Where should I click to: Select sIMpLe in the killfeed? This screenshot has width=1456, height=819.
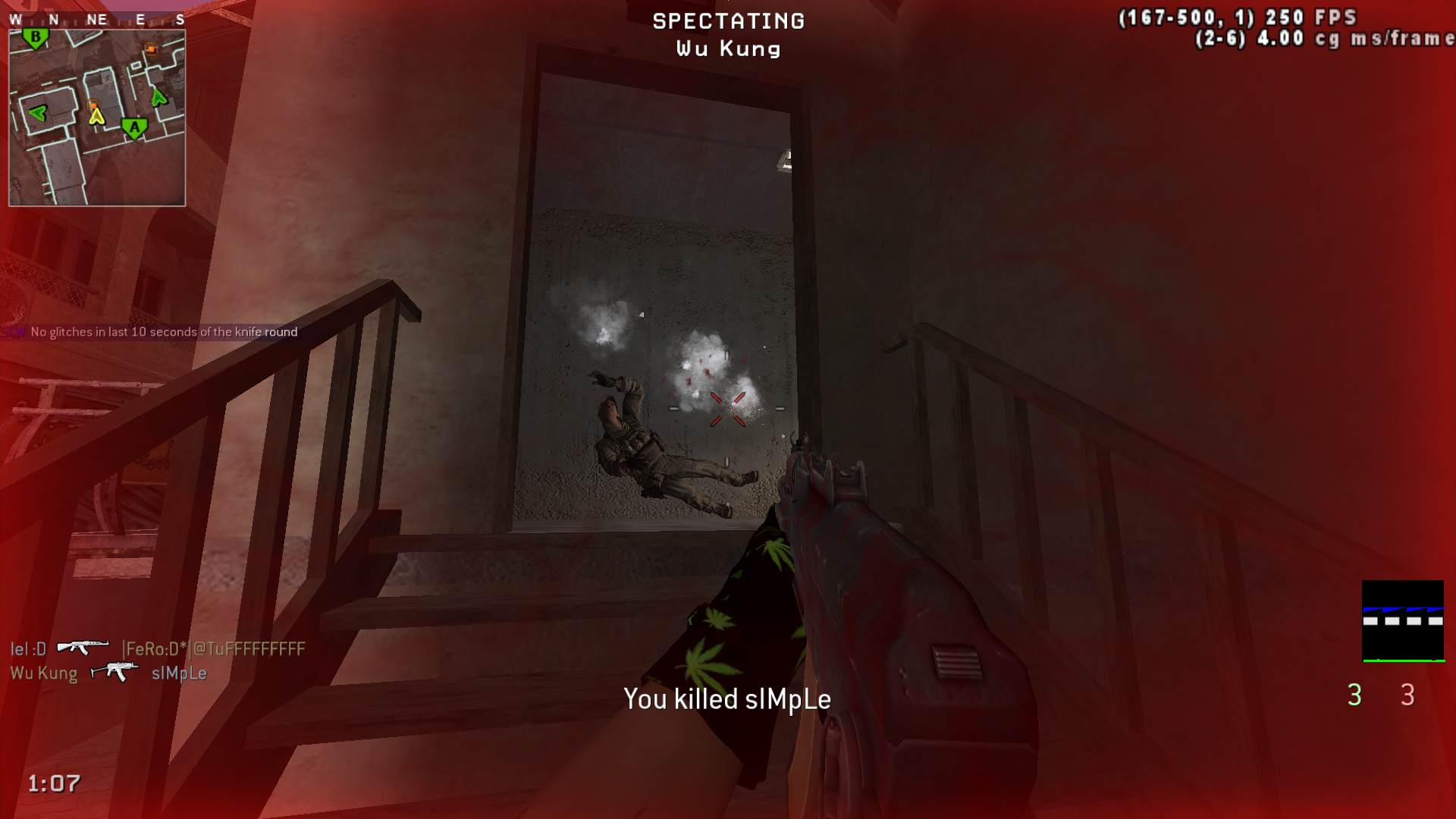[179, 673]
